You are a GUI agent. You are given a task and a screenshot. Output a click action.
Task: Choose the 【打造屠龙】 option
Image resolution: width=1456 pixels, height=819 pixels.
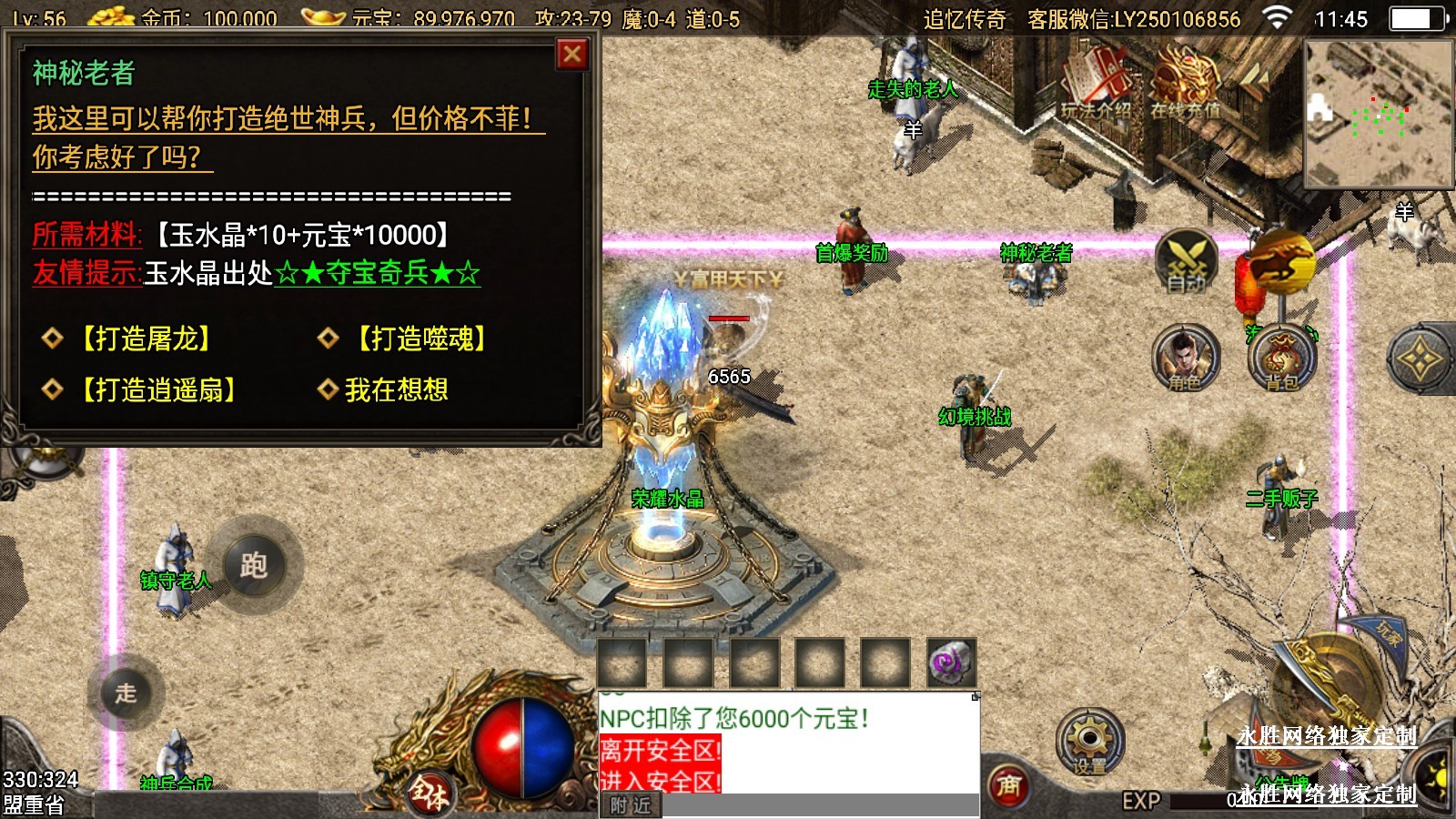tap(144, 339)
